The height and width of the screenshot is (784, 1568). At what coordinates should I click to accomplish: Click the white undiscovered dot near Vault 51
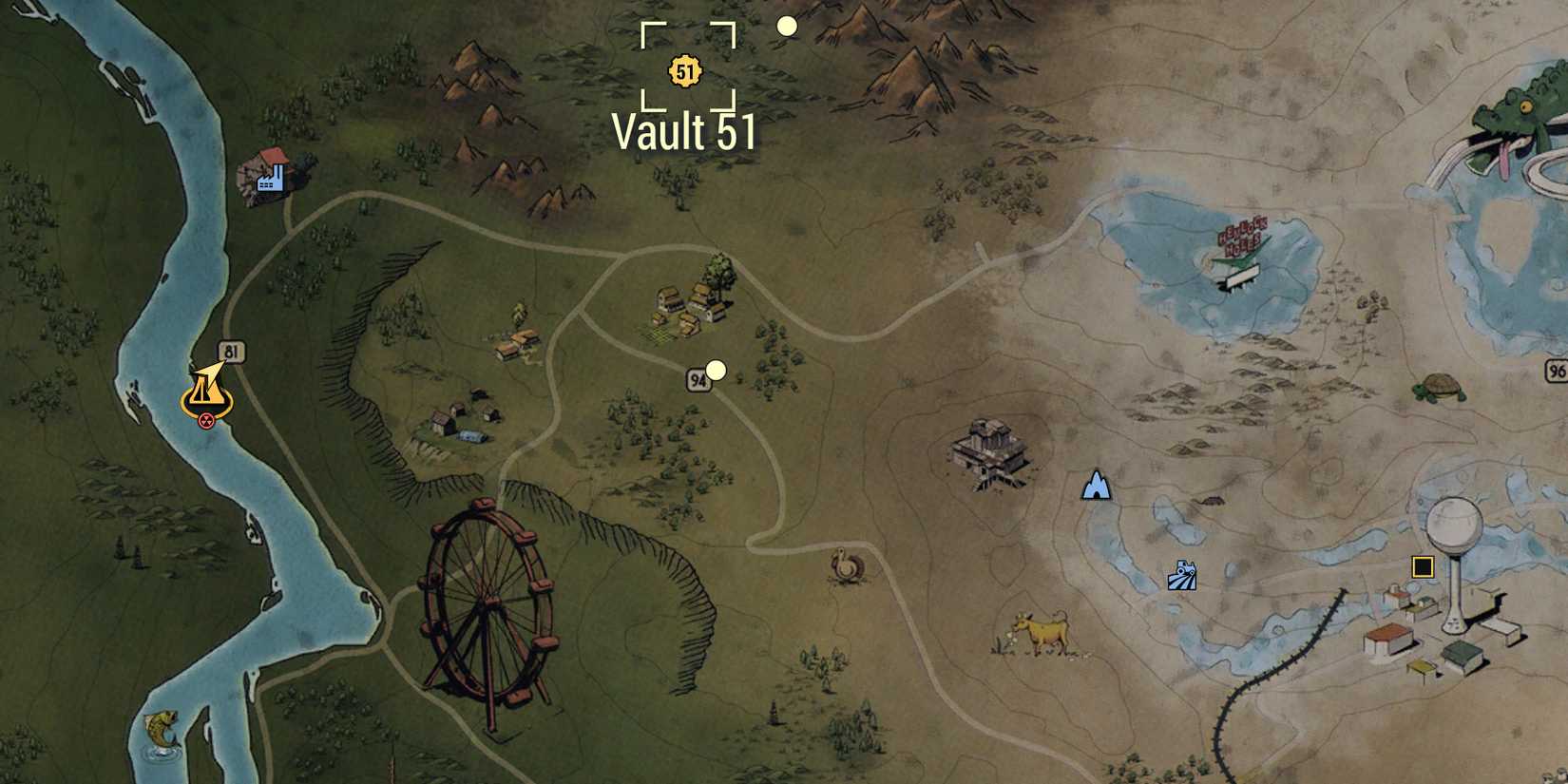pos(786,28)
